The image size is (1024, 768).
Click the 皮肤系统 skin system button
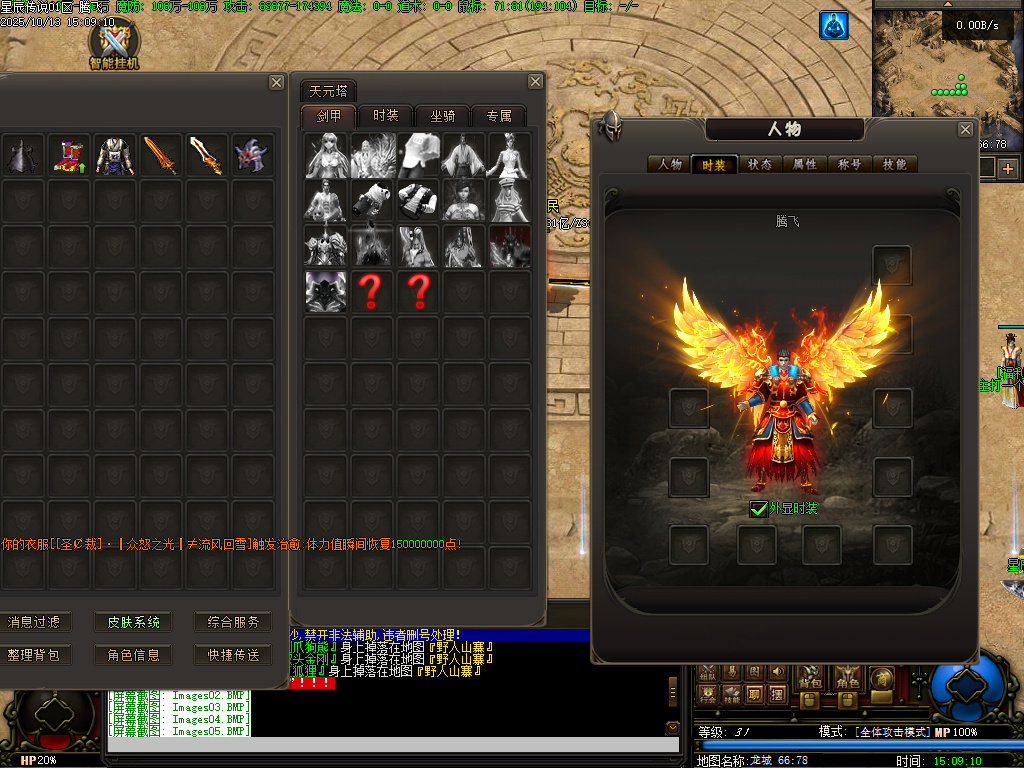click(x=133, y=622)
